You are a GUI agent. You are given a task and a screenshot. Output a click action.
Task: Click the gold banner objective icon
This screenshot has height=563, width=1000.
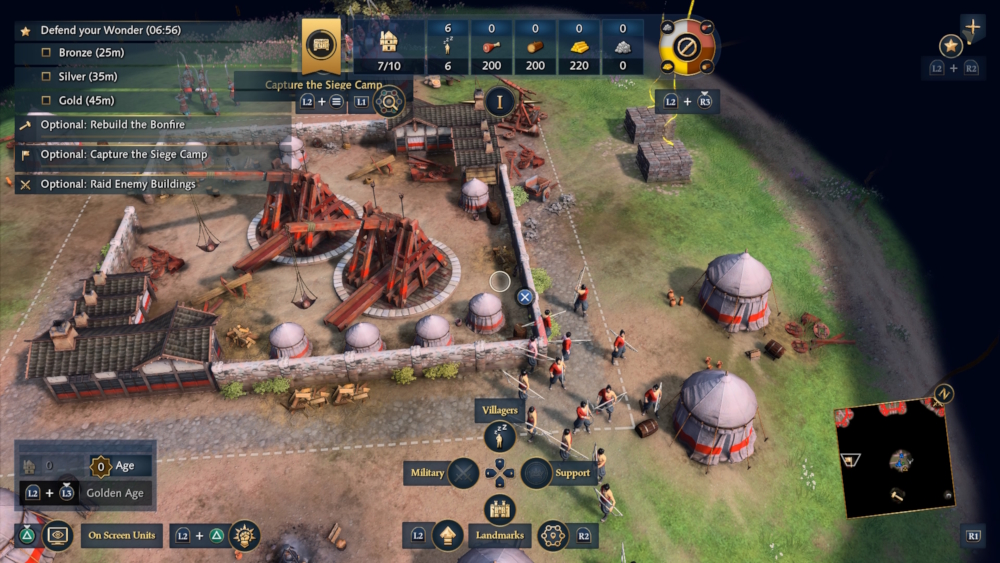pyautogui.click(x=321, y=45)
